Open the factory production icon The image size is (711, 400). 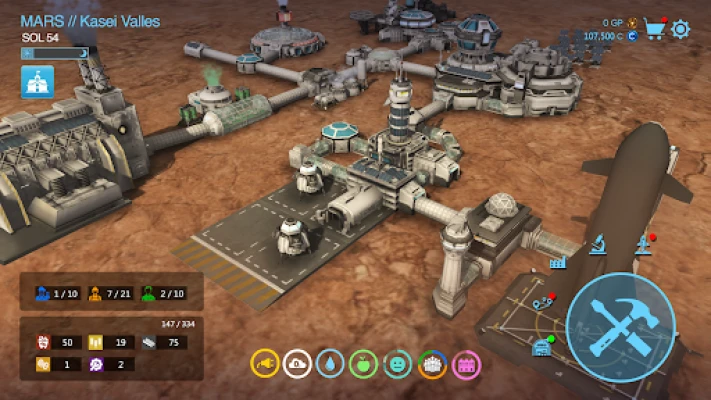[x=558, y=261]
